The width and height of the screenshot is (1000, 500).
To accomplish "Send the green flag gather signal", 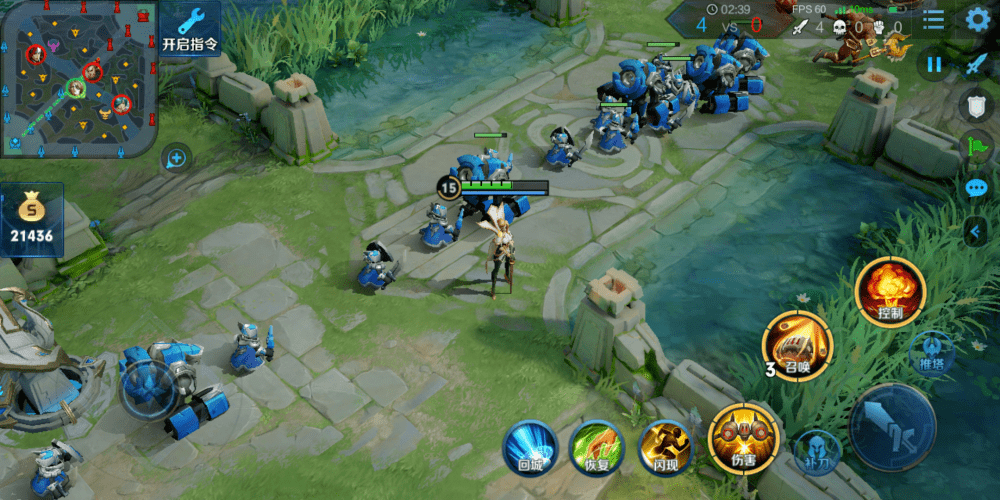I will (x=976, y=147).
